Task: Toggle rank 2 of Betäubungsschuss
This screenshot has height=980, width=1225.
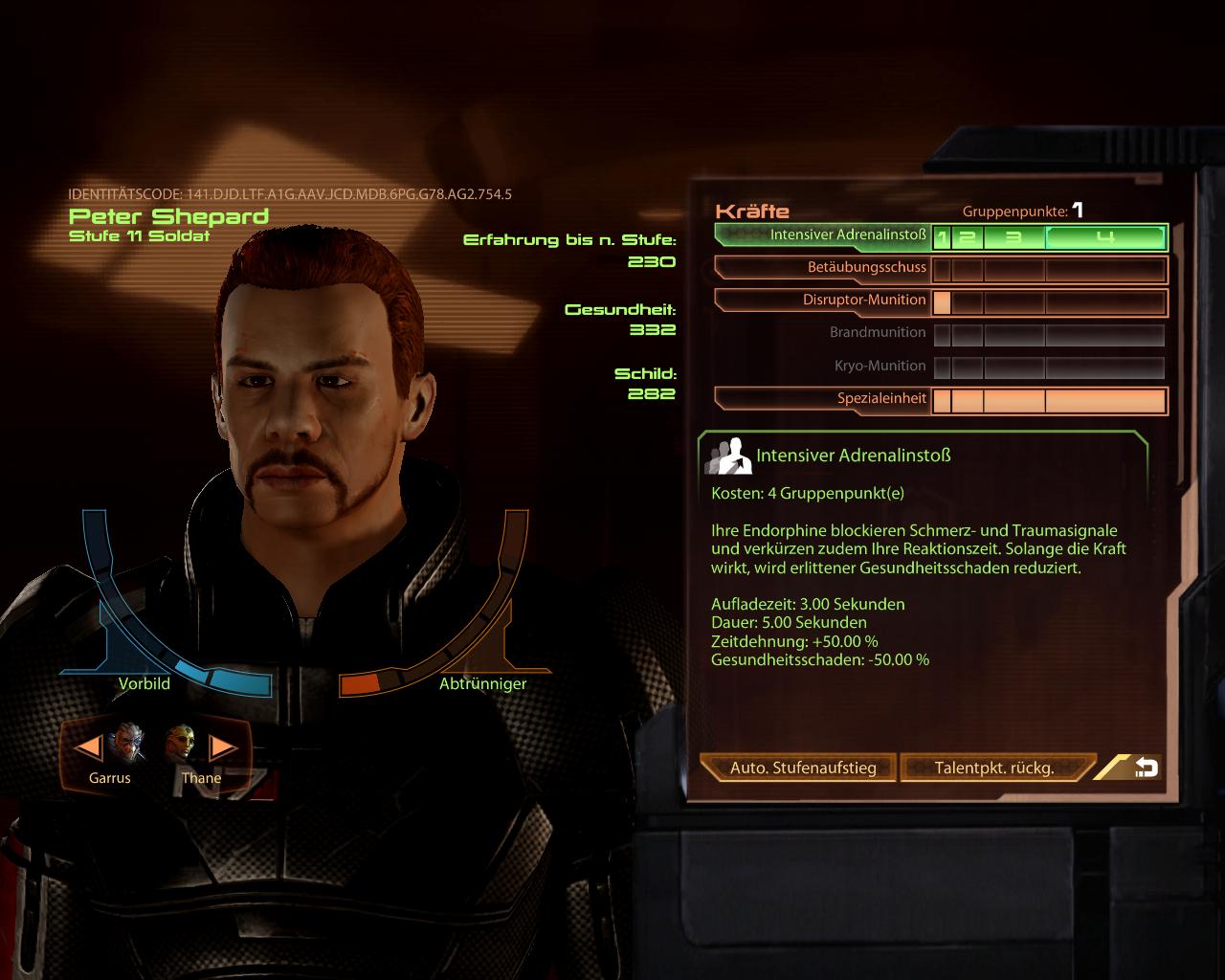Action: (970, 269)
